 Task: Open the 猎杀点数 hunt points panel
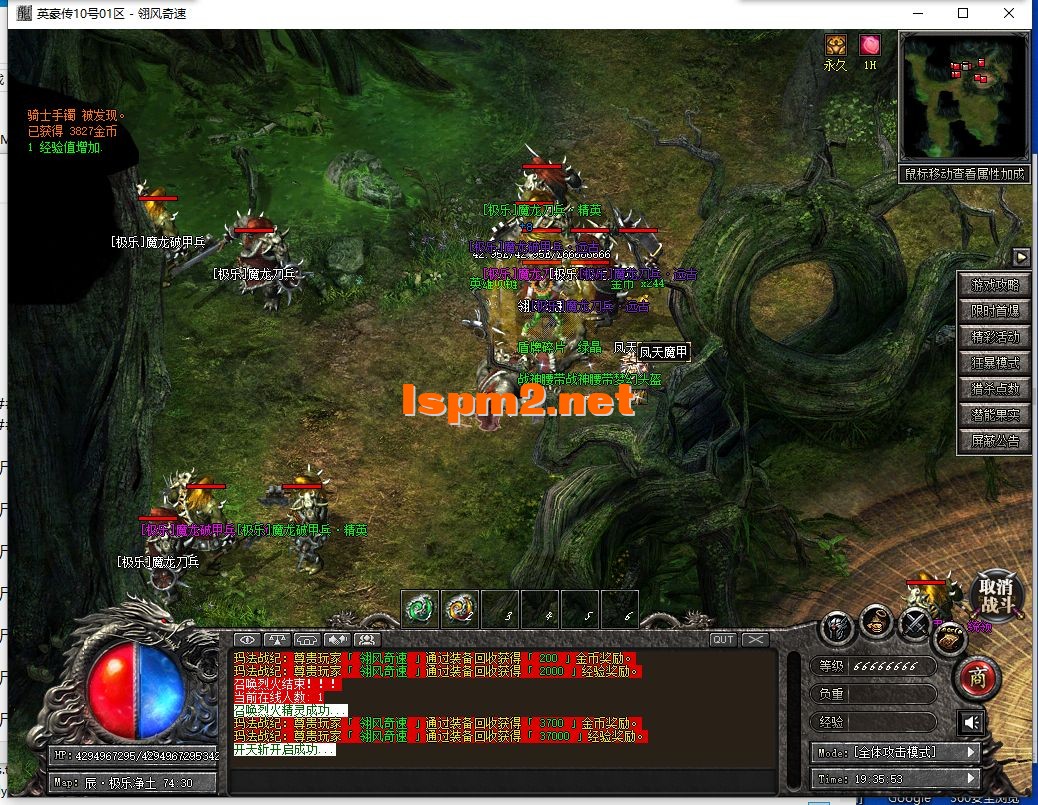[994, 389]
